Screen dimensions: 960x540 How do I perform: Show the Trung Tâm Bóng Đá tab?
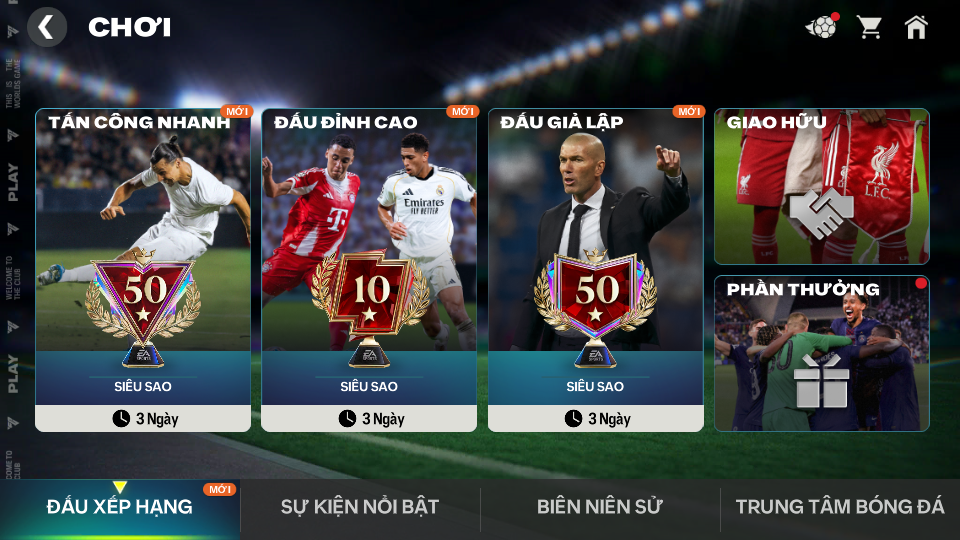click(840, 507)
